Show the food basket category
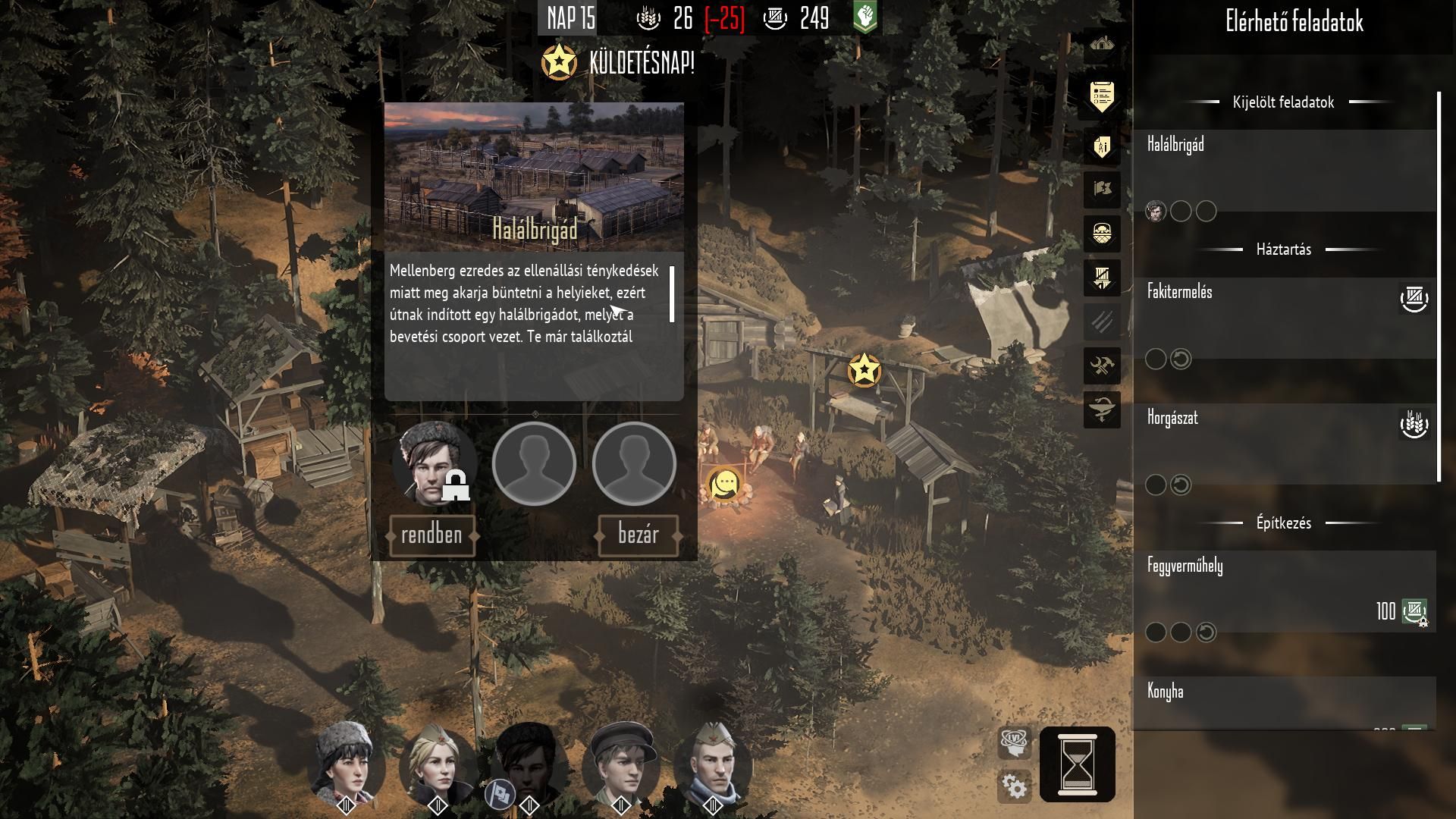 click(1102, 233)
